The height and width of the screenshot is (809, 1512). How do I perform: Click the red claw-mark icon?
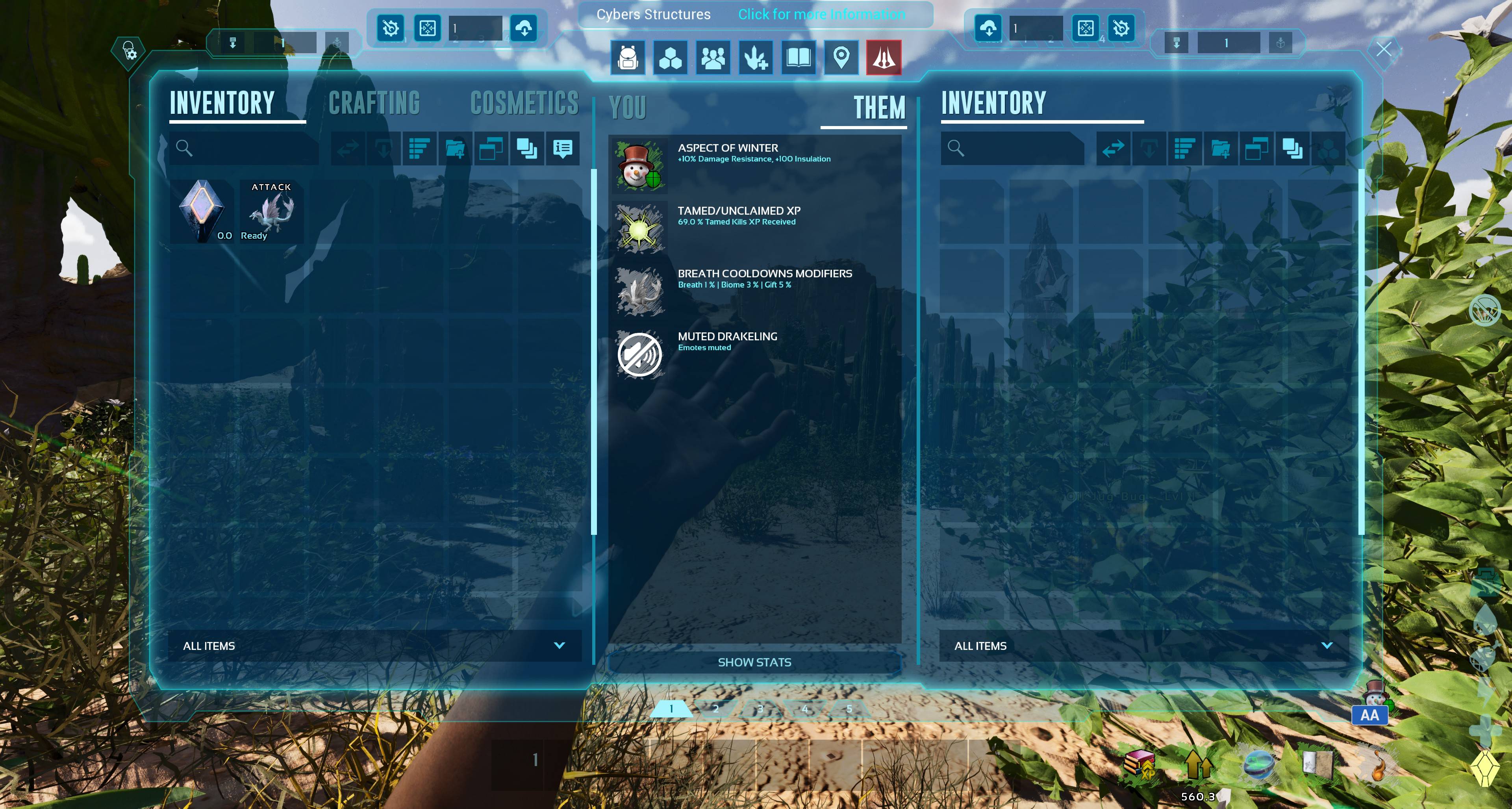[883, 58]
